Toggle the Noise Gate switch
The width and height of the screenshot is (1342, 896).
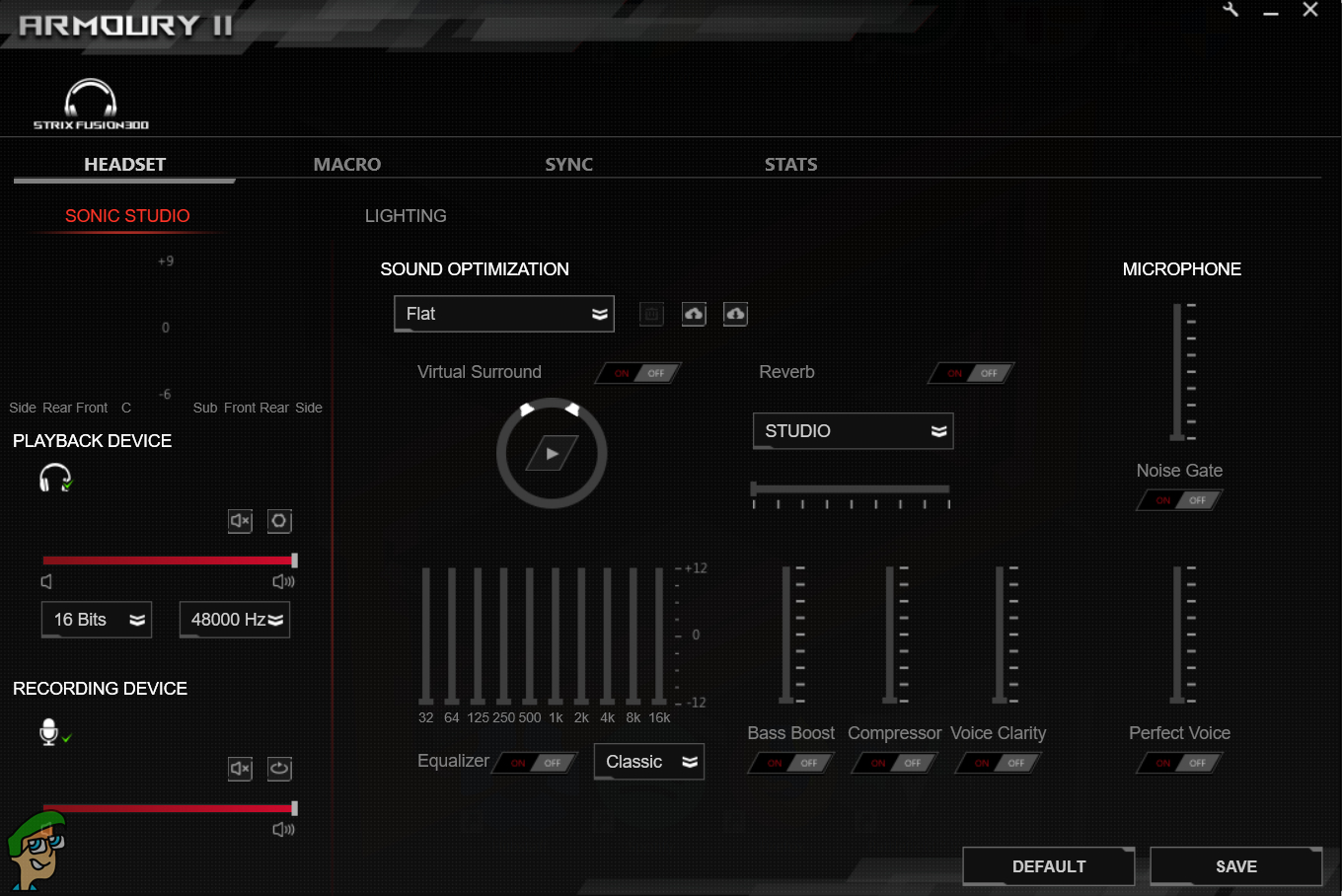(1181, 500)
